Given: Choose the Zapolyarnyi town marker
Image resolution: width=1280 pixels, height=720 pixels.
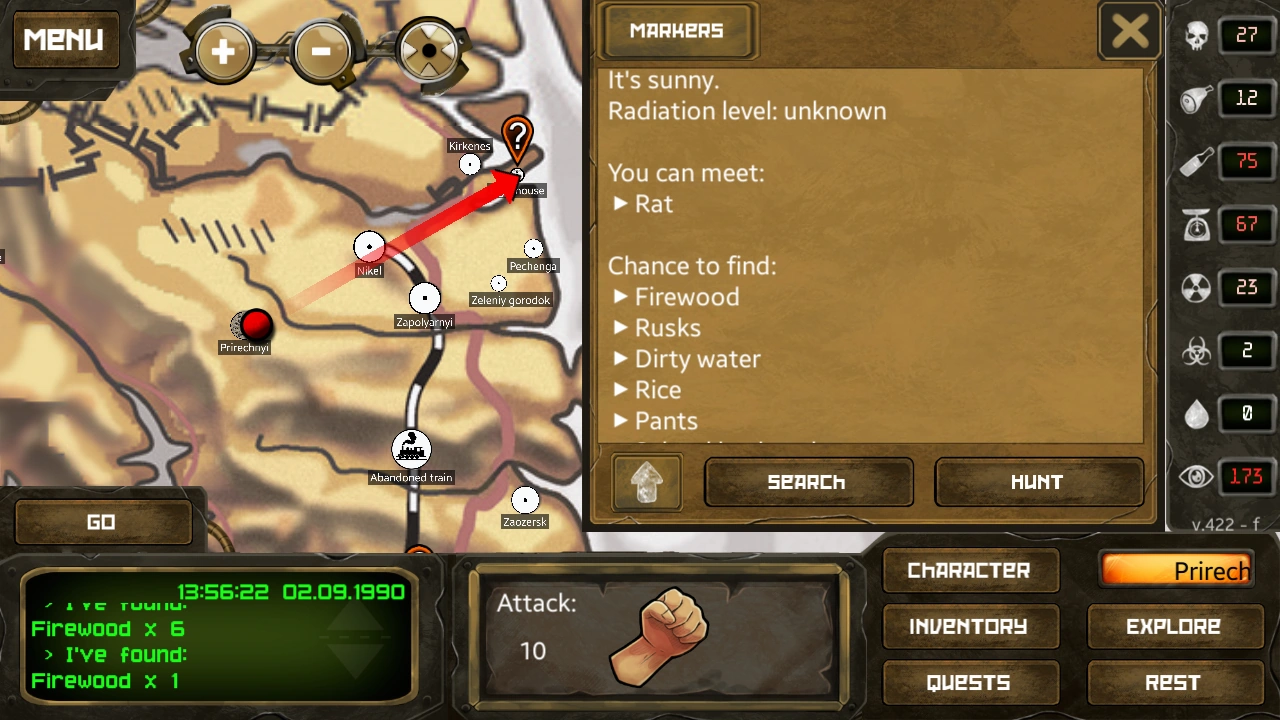Looking at the screenshot, I should 425,298.
